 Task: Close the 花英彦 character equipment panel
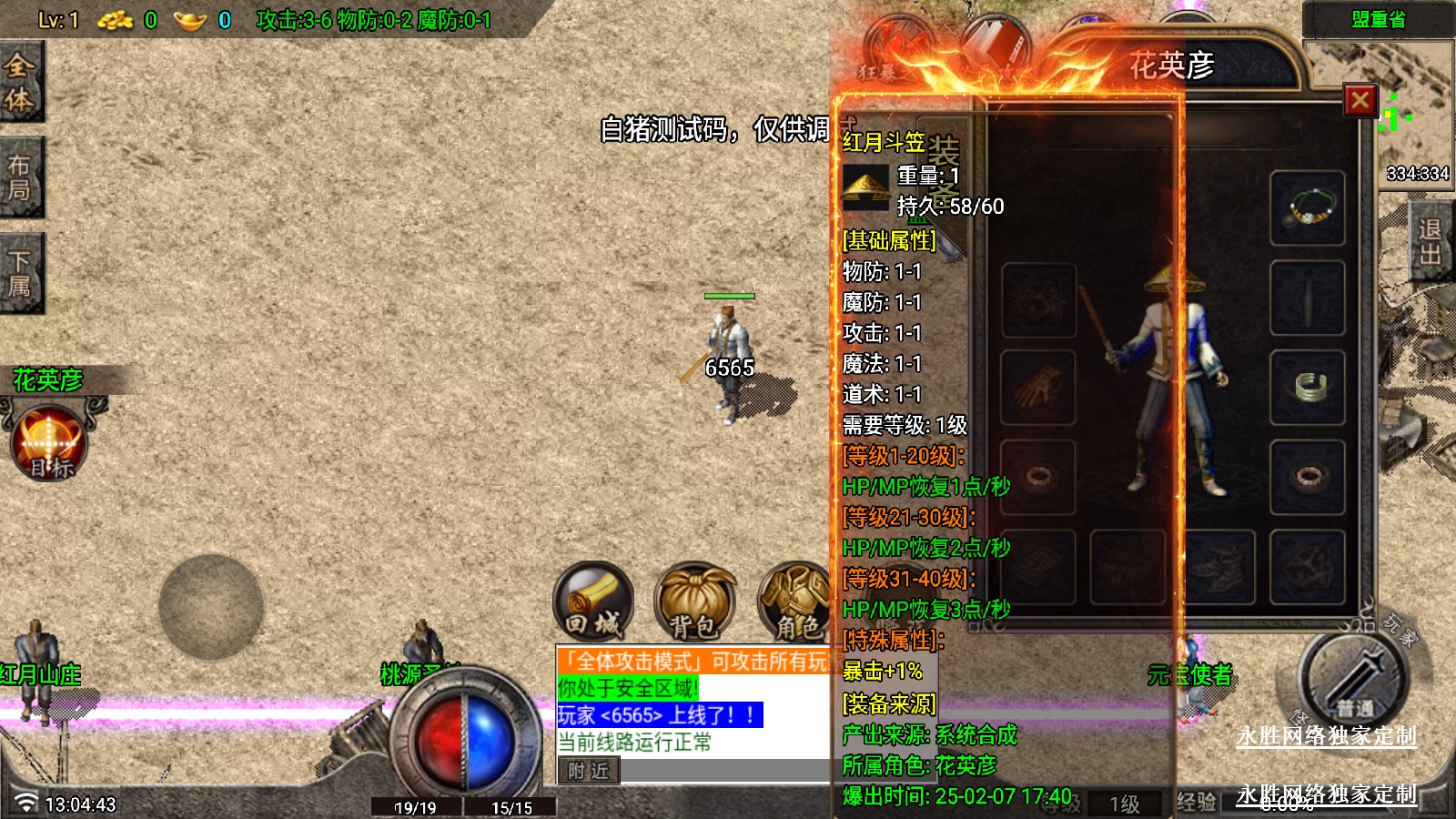1360,100
